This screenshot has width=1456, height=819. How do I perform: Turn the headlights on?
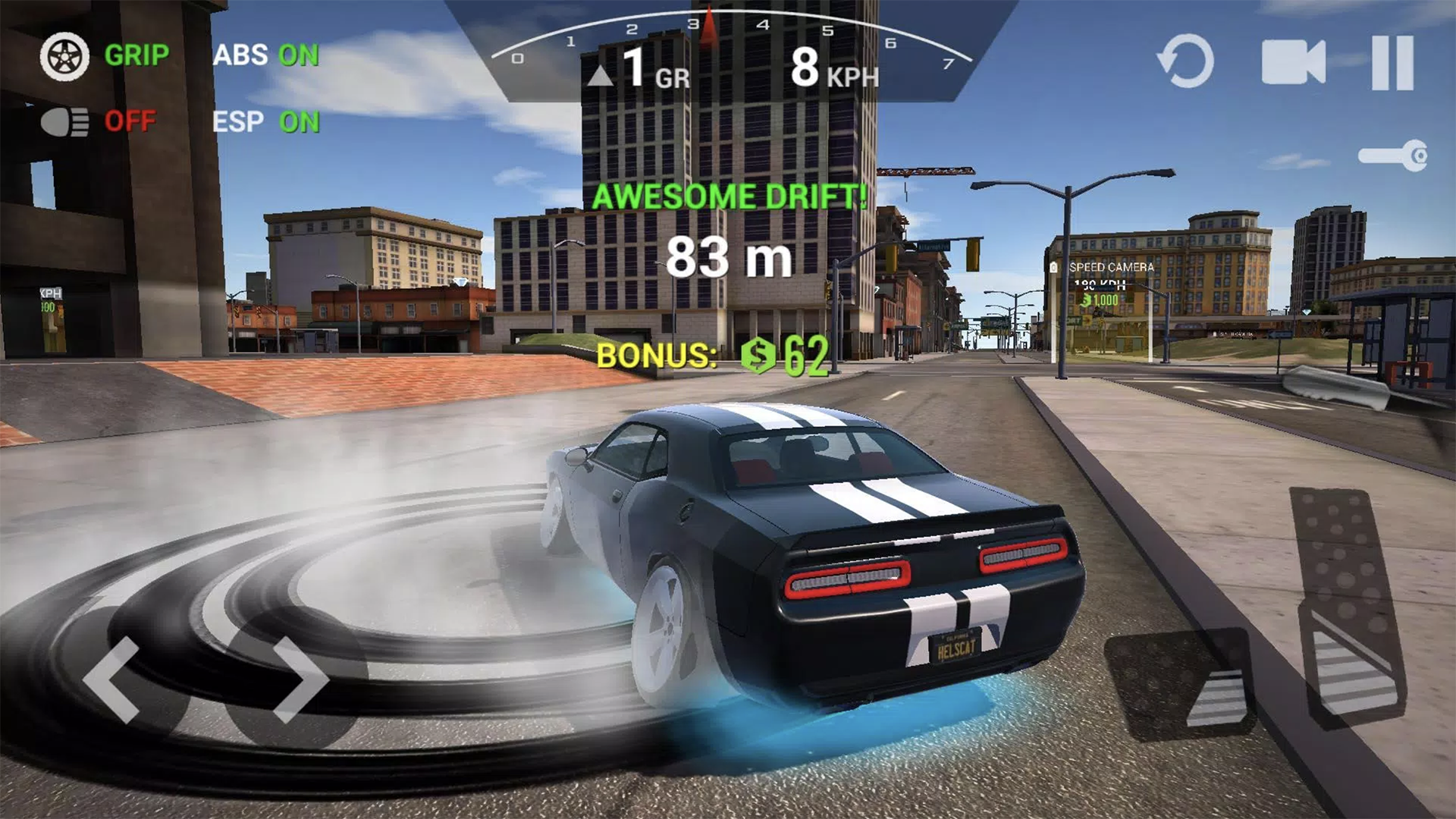pos(131,120)
